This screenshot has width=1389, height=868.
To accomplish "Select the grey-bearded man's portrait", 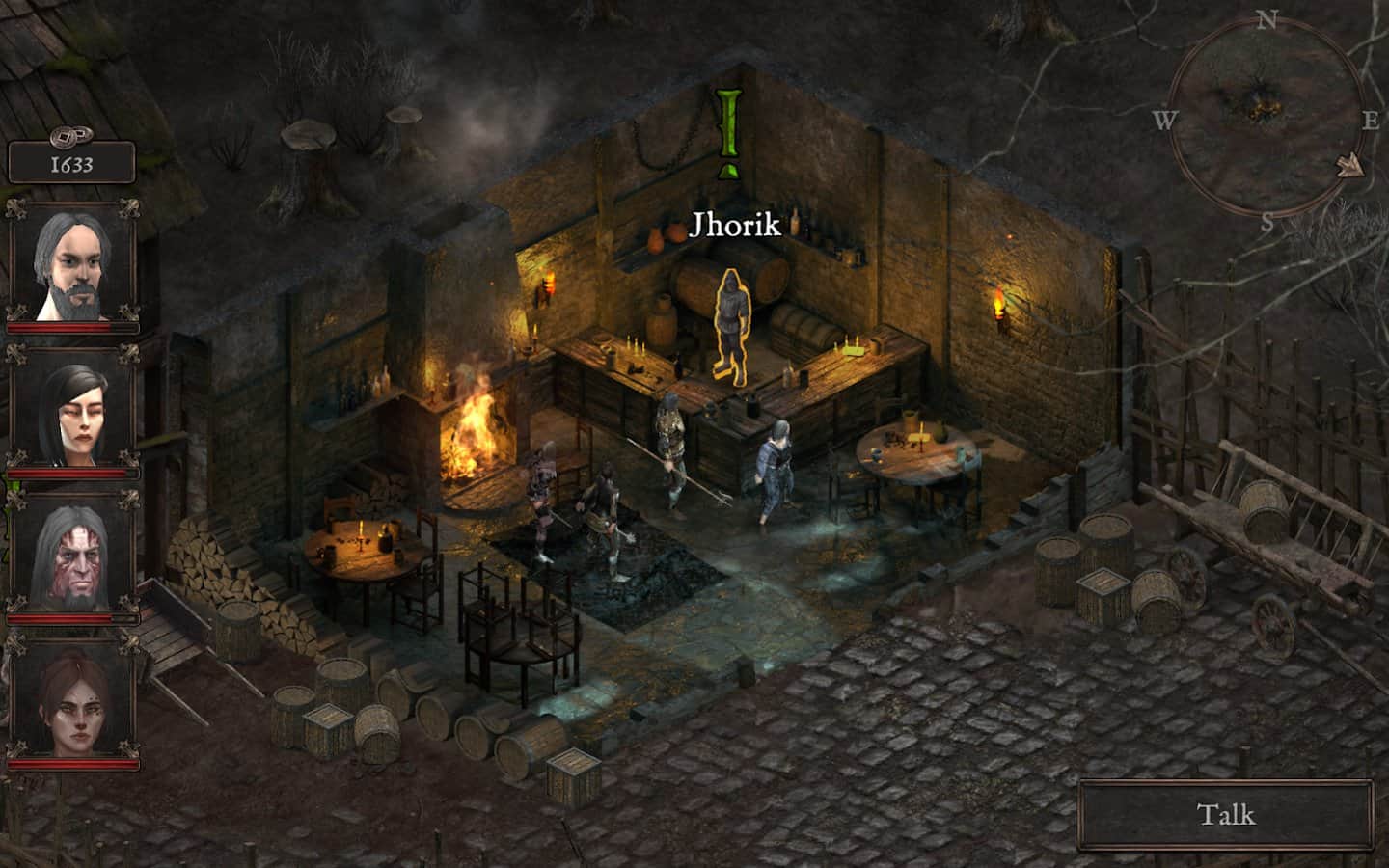I will [x=73, y=262].
